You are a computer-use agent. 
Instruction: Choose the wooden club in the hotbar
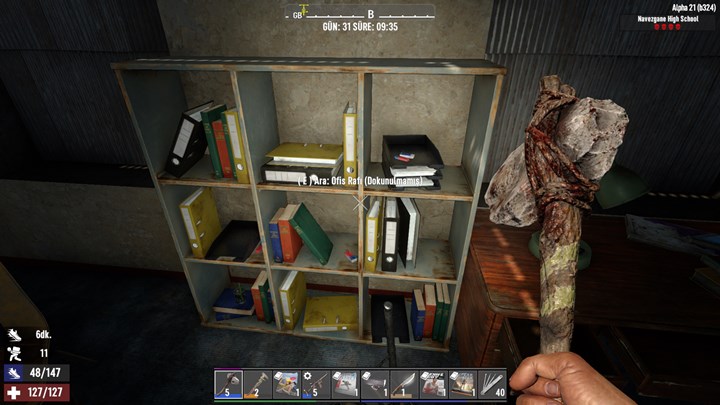tap(257, 383)
